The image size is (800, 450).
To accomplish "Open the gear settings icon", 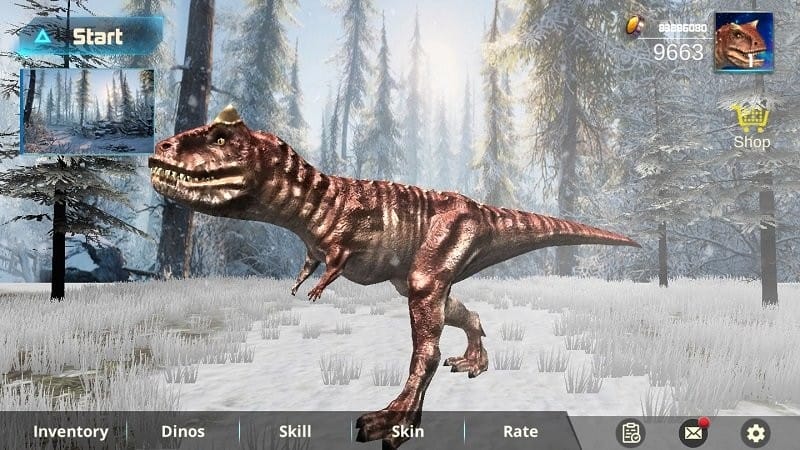I will click(755, 433).
